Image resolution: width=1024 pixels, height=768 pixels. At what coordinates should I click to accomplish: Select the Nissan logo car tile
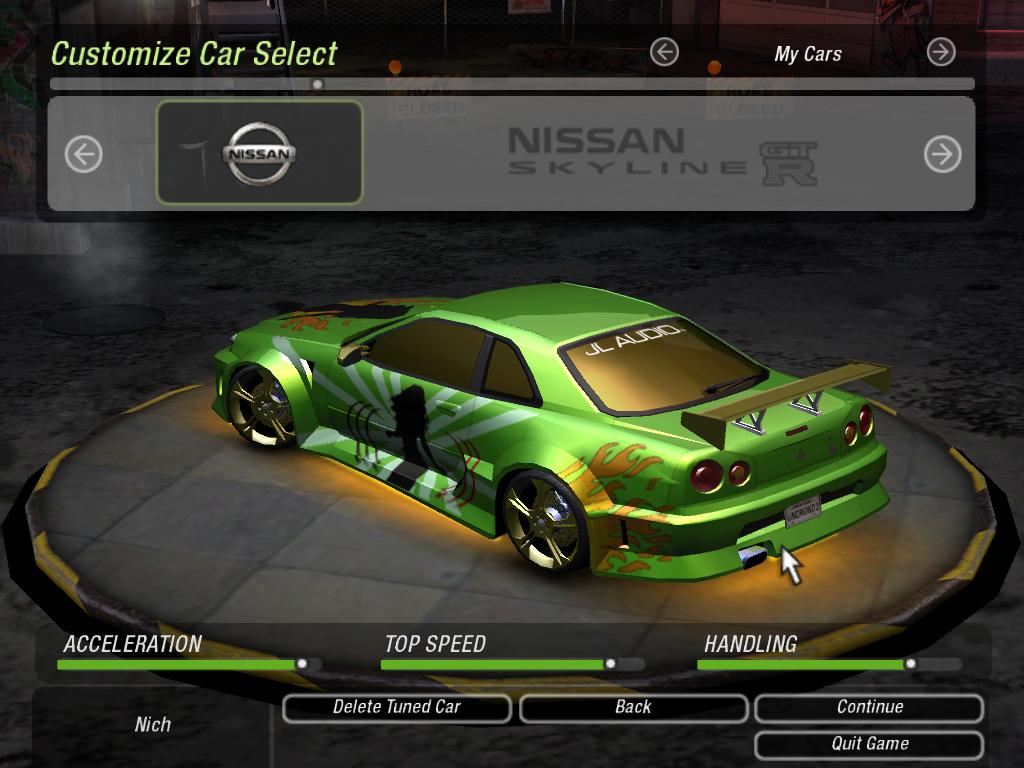pyautogui.click(x=260, y=153)
